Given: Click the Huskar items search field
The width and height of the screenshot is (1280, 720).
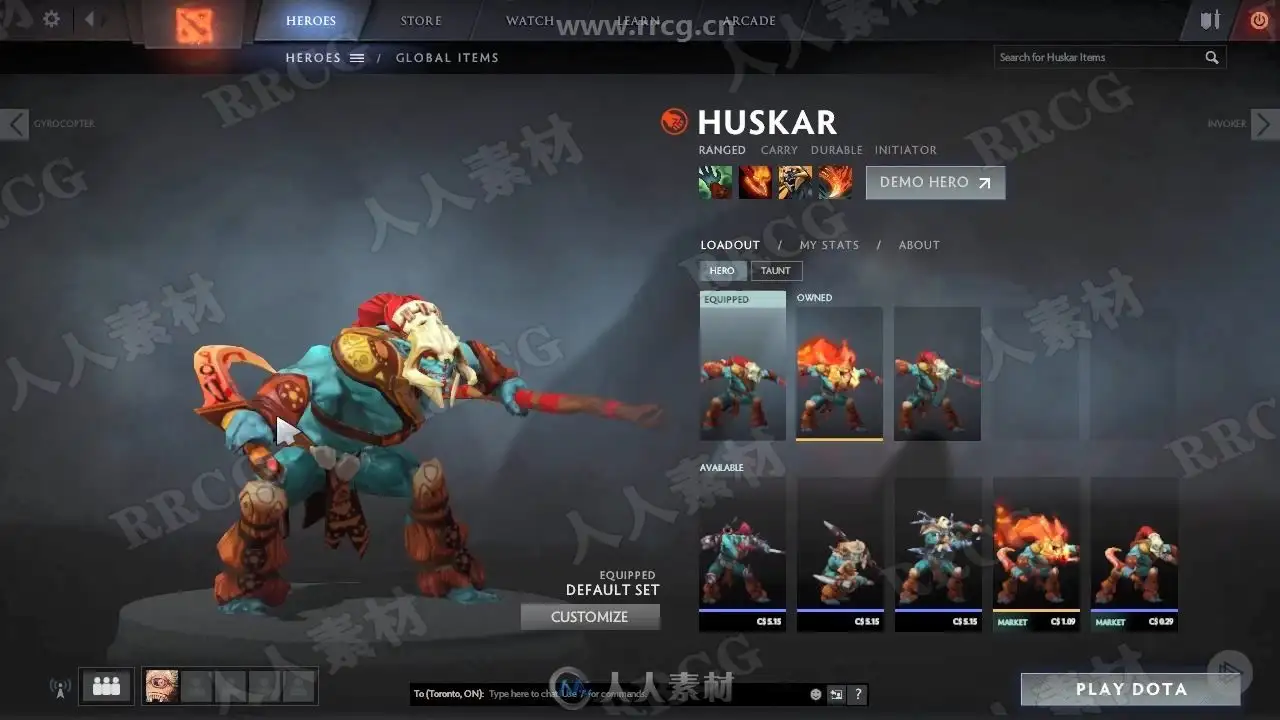Looking at the screenshot, I should coord(1098,58).
